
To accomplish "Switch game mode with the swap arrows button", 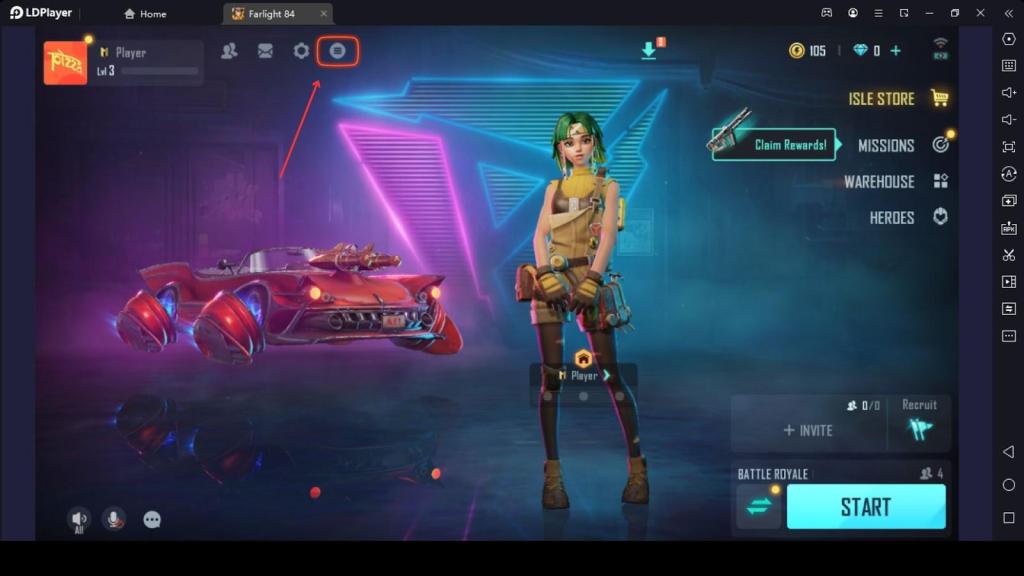I will coord(759,506).
